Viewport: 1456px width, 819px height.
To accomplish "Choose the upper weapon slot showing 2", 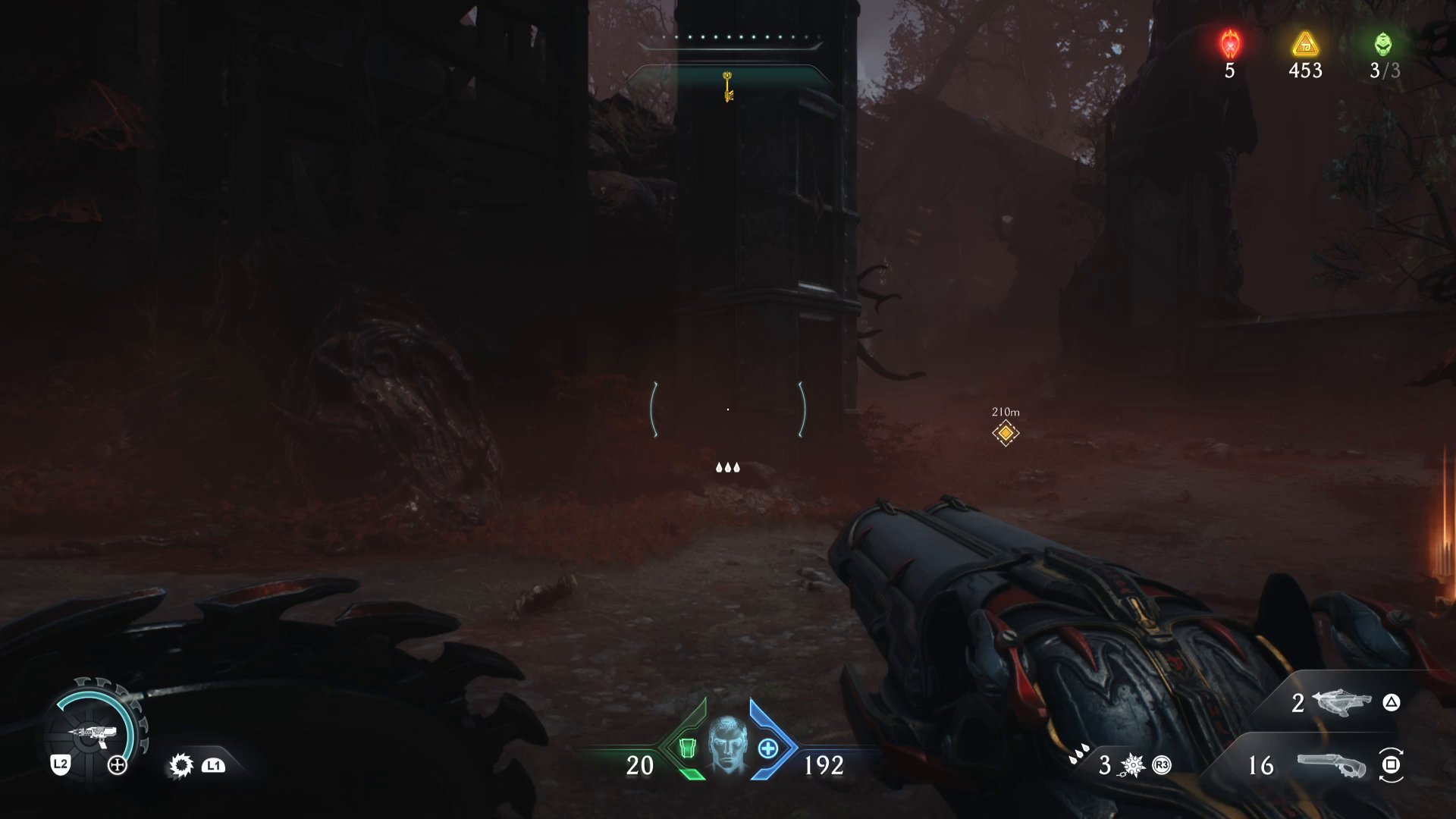I will [1341, 702].
